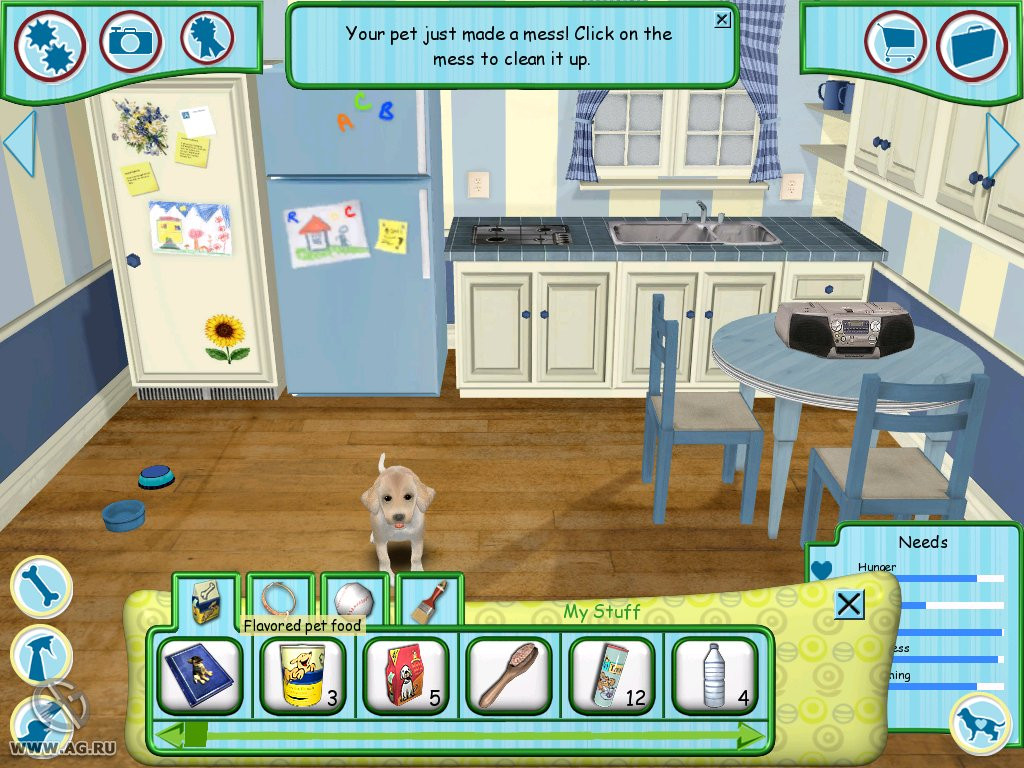Pick the red dog food box
This screenshot has width=1024, height=768.
pos(405,676)
